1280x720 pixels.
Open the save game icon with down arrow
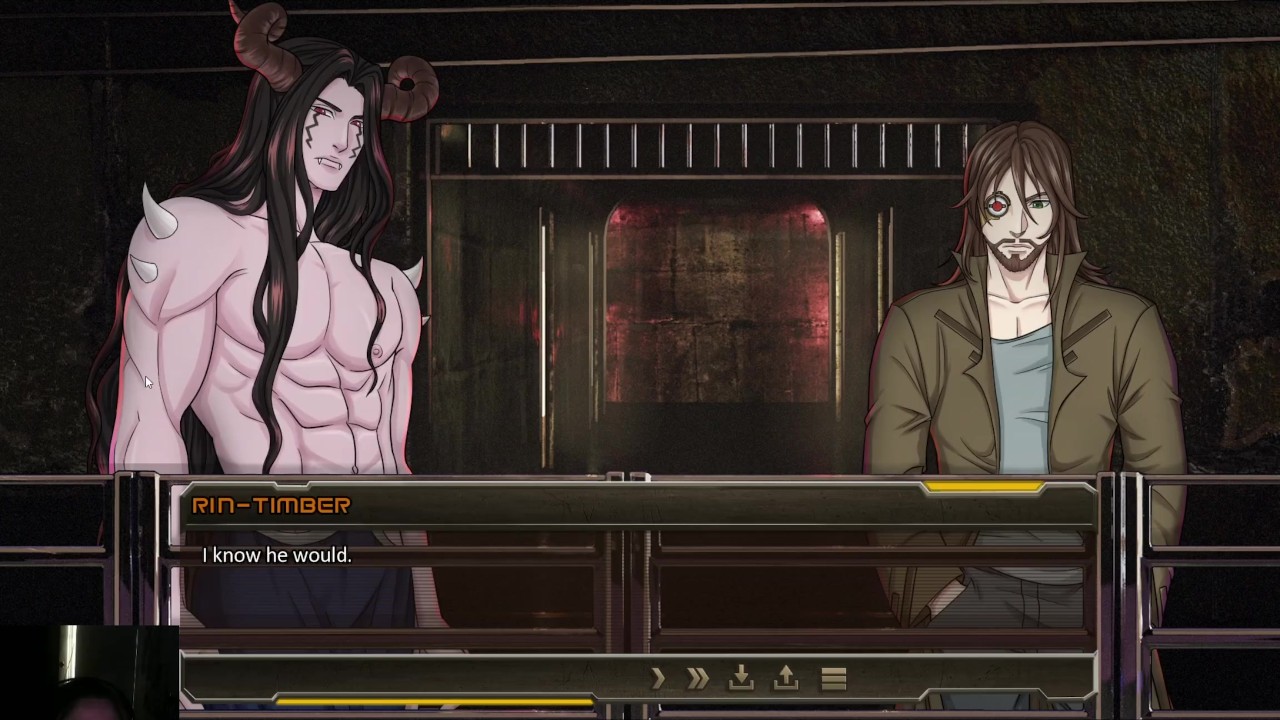coord(741,678)
